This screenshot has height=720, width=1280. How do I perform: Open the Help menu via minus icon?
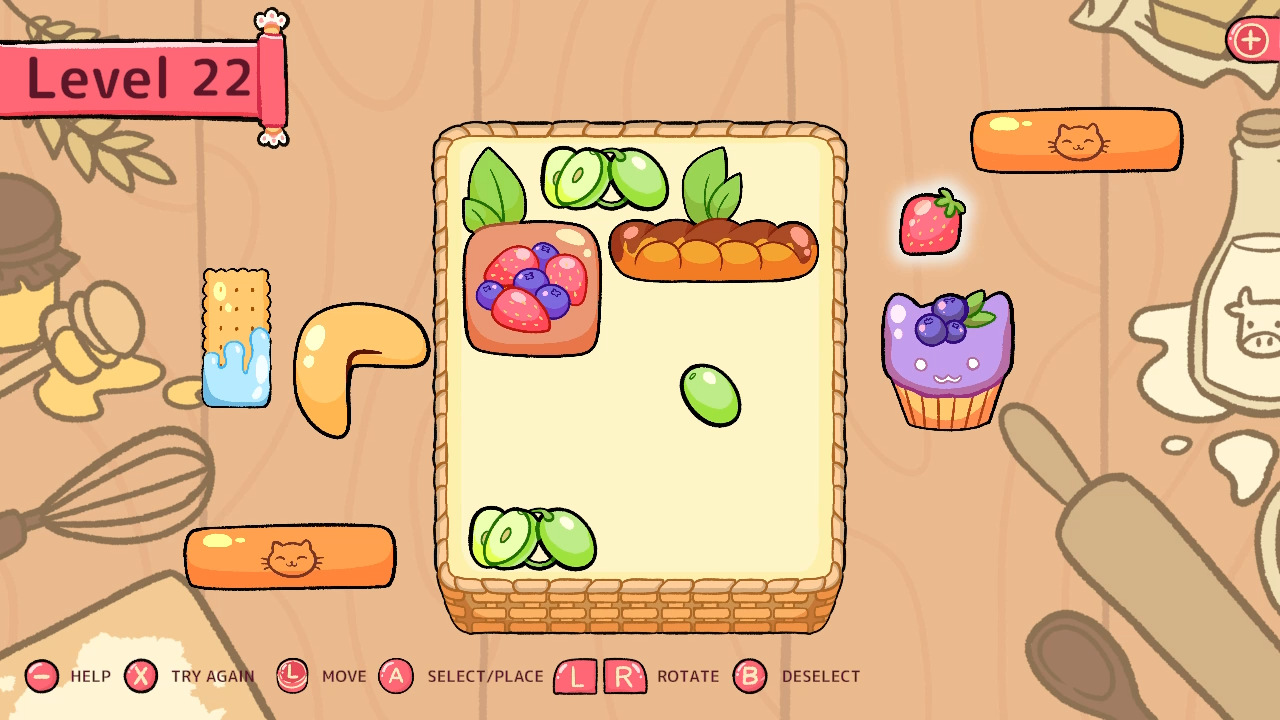point(40,676)
